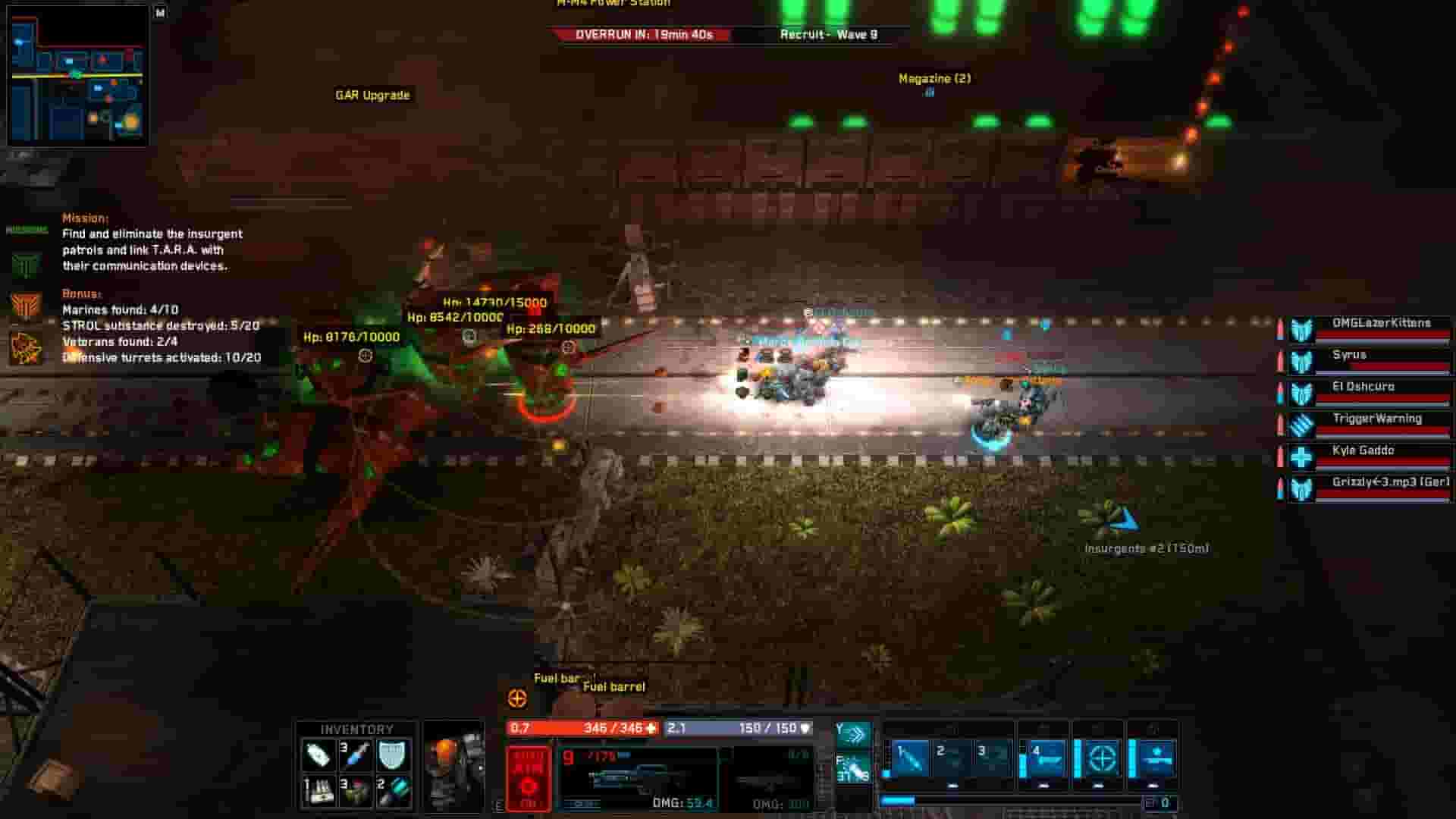Select the ammo box in the inventory
The height and width of the screenshot is (819, 1456).
(319, 792)
